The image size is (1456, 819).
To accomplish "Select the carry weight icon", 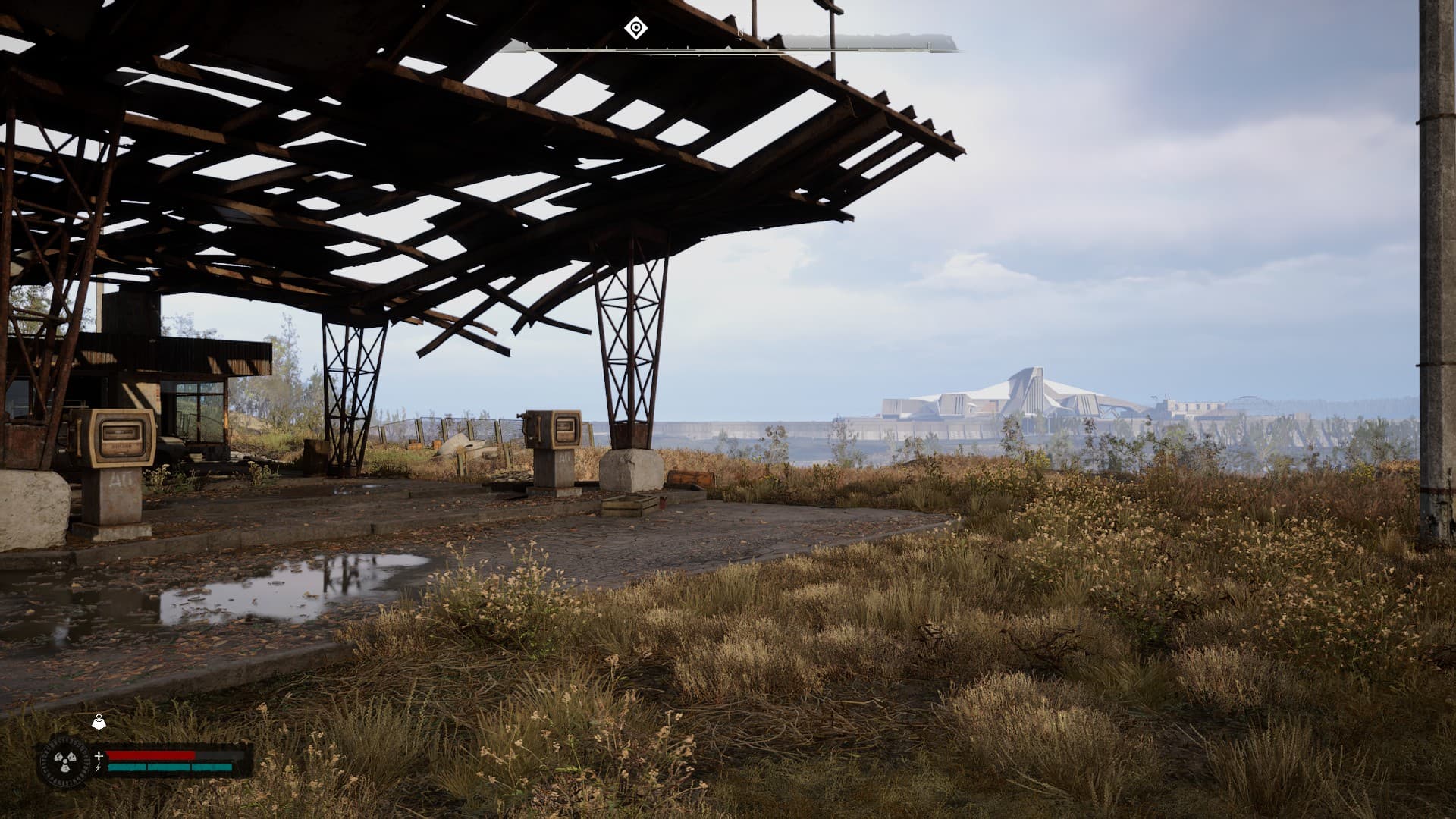I will pos(99,723).
